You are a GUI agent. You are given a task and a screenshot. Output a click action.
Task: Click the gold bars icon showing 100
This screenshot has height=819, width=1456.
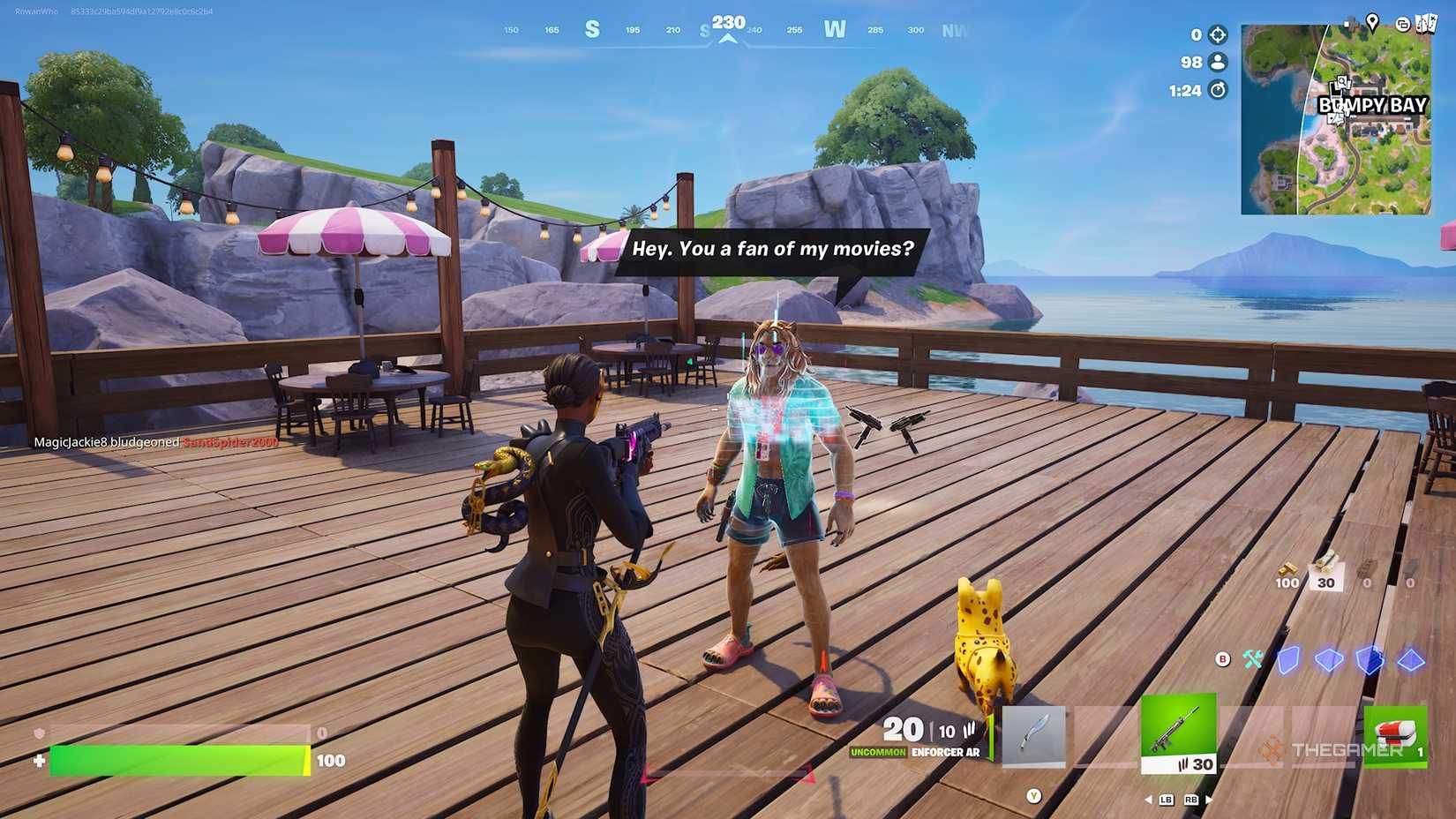(x=1286, y=569)
